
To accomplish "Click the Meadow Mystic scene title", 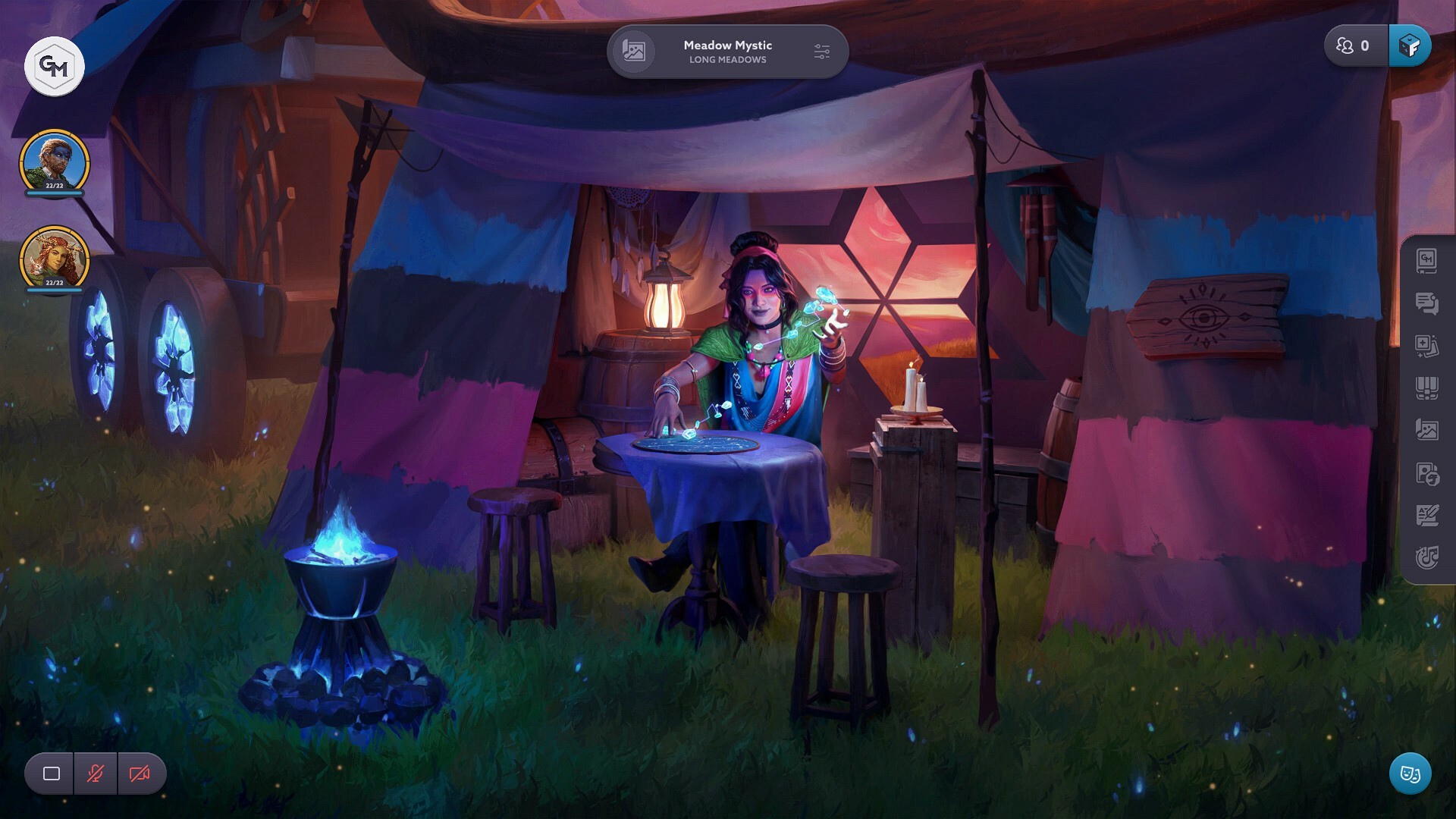I will coord(726,45).
